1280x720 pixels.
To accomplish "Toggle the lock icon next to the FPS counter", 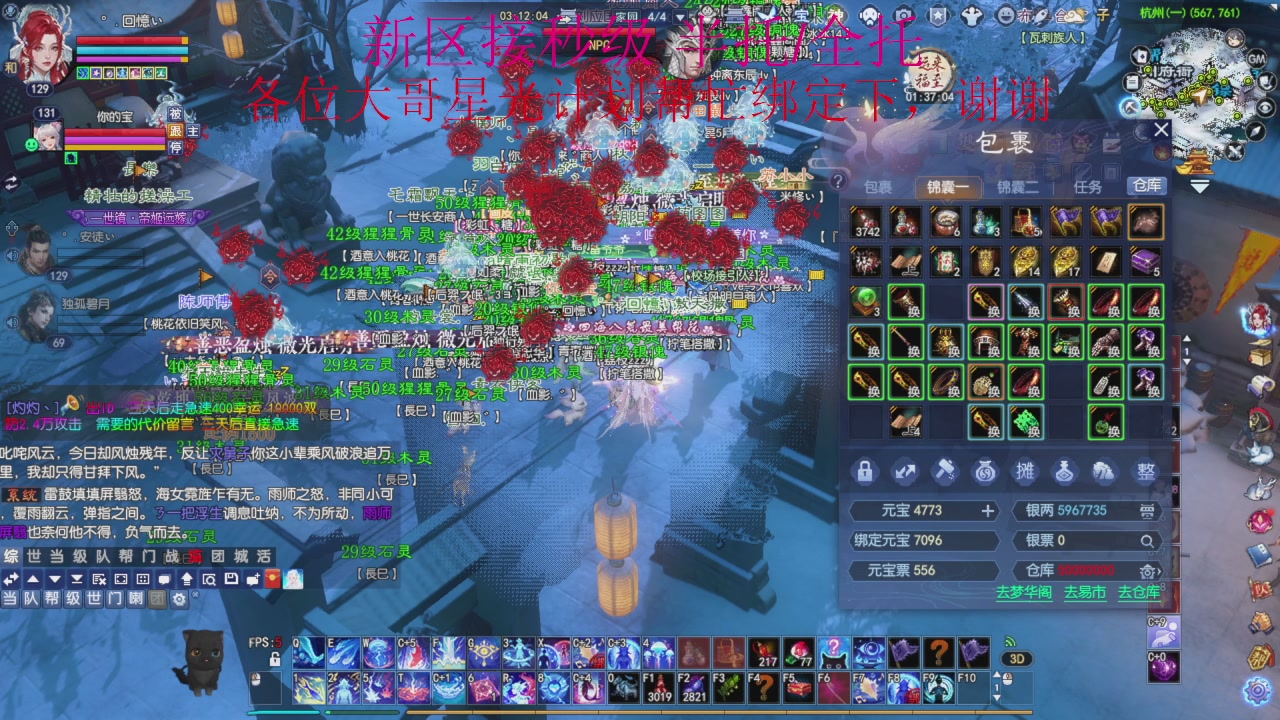I will coord(275,659).
